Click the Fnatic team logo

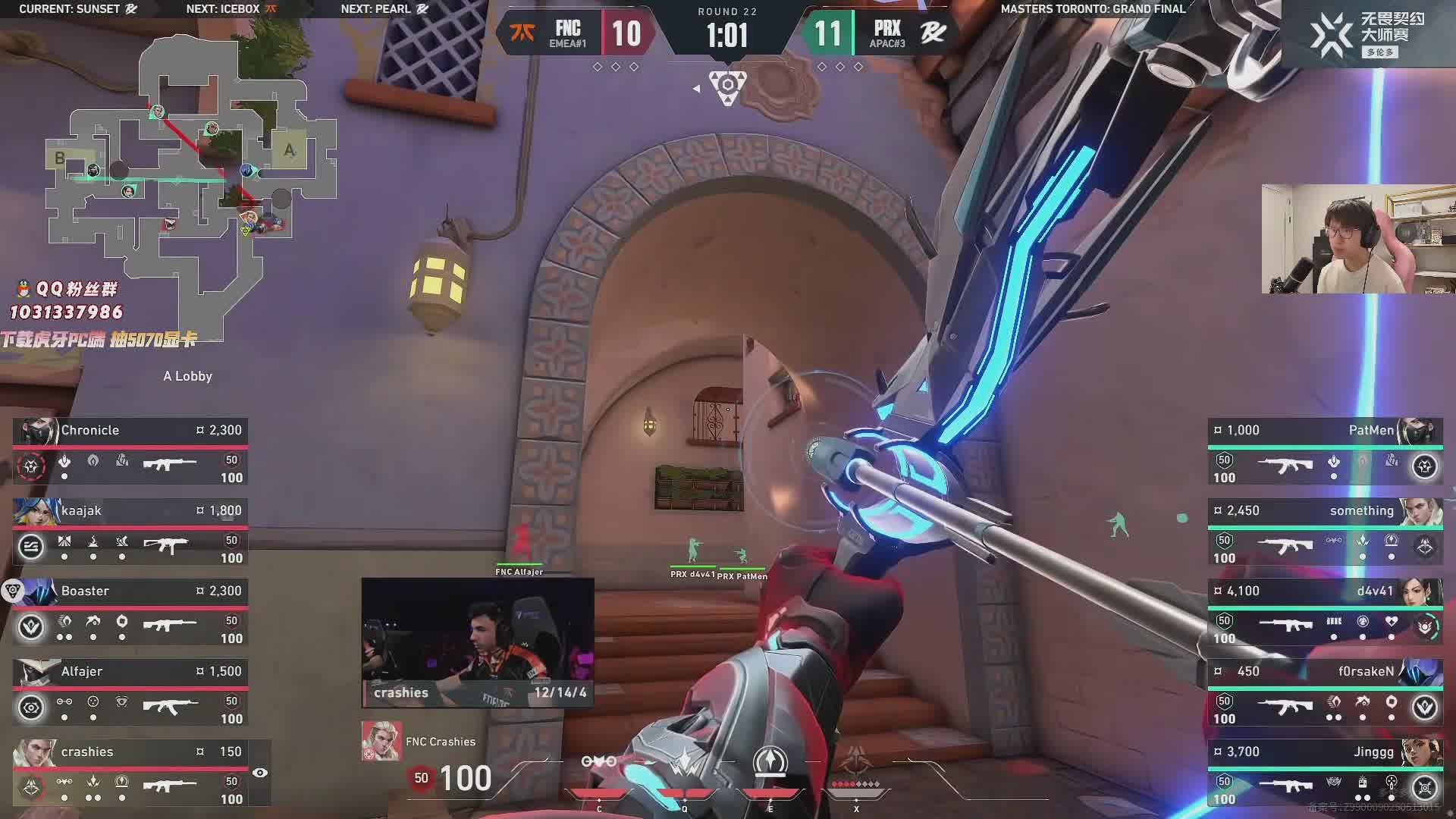(x=522, y=33)
